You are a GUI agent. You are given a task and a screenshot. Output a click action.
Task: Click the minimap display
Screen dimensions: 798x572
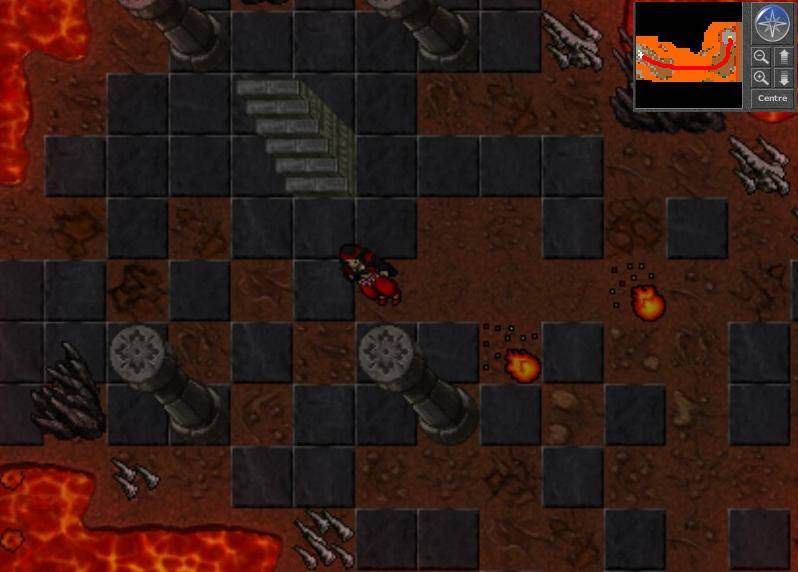click(688, 55)
